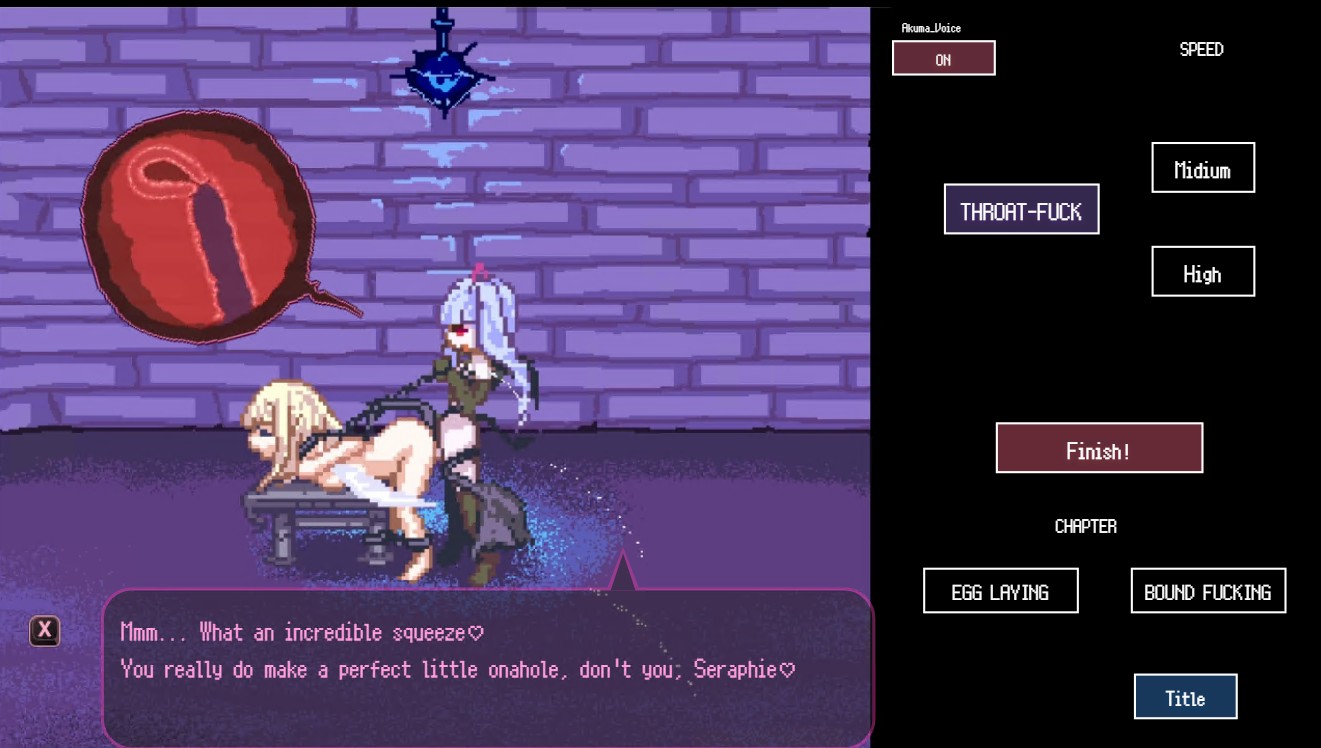This screenshot has width=1321, height=748.
Task: Return to the Title screen
Action: (1186, 696)
